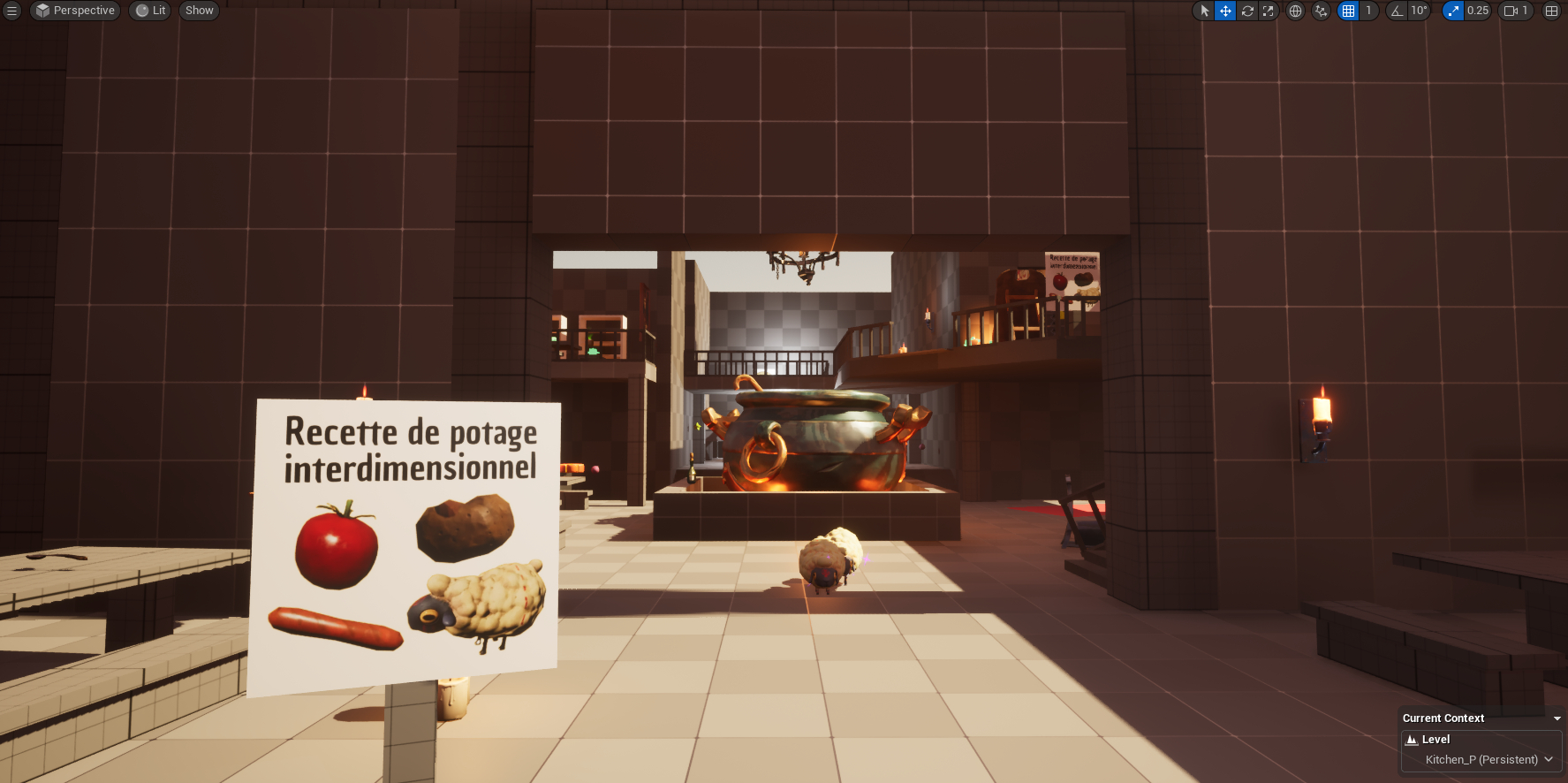This screenshot has width=1568, height=783.
Task: Enable surface snapping
Action: point(1321,11)
